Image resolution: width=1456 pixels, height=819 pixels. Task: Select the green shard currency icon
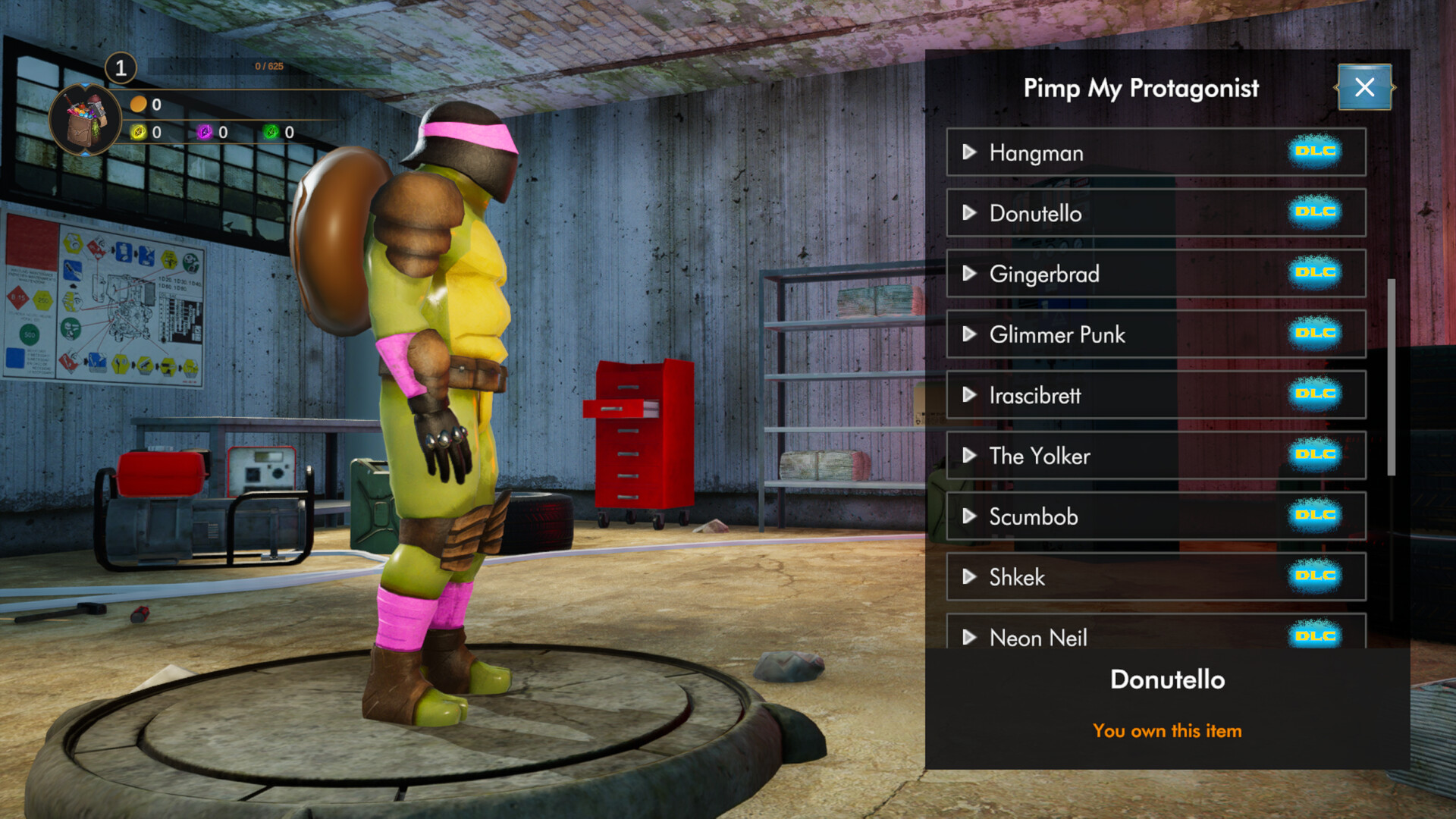tap(269, 131)
